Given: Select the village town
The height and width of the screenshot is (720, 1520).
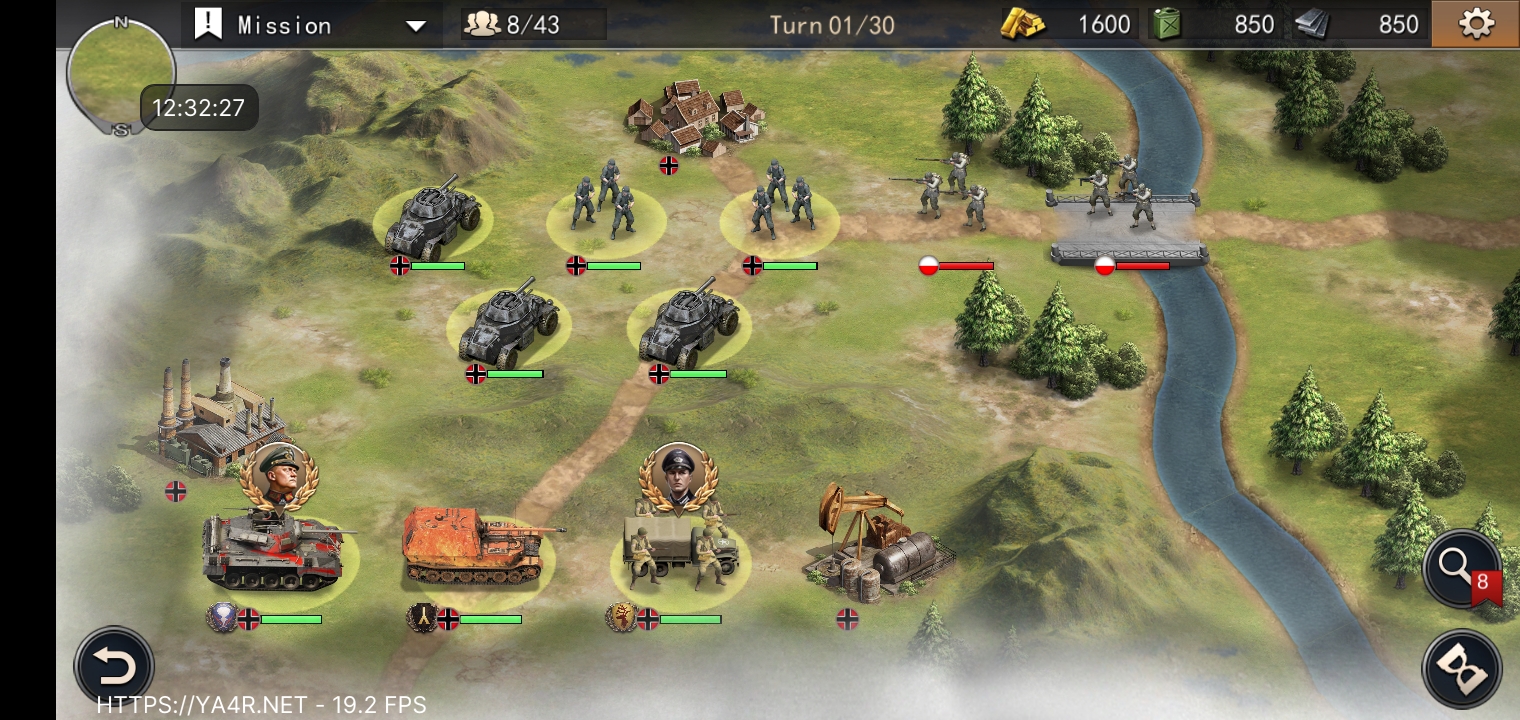Looking at the screenshot, I should pos(696,116).
